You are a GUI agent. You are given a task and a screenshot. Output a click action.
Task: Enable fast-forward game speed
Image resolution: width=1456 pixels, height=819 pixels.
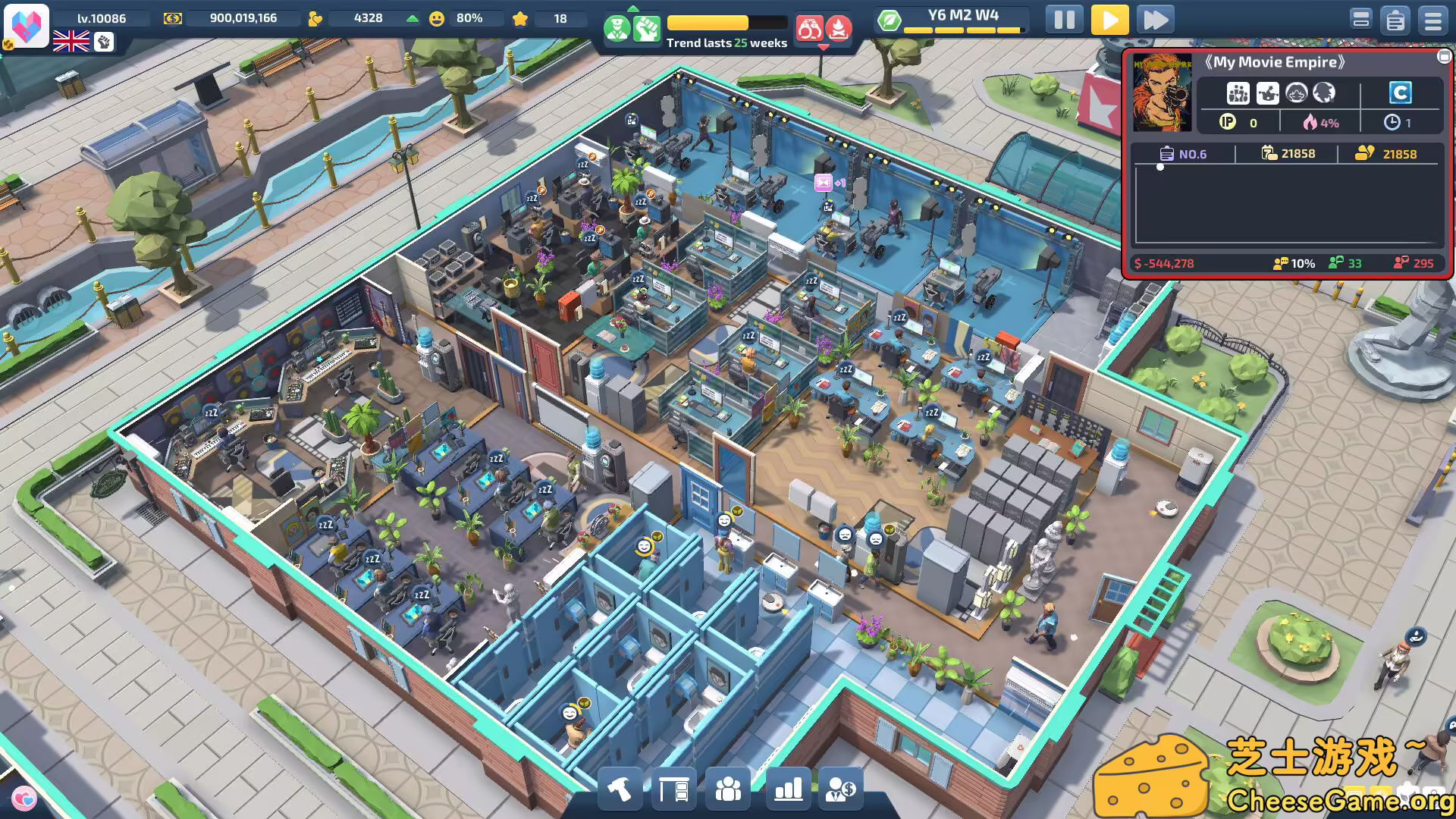pyautogui.click(x=1155, y=20)
